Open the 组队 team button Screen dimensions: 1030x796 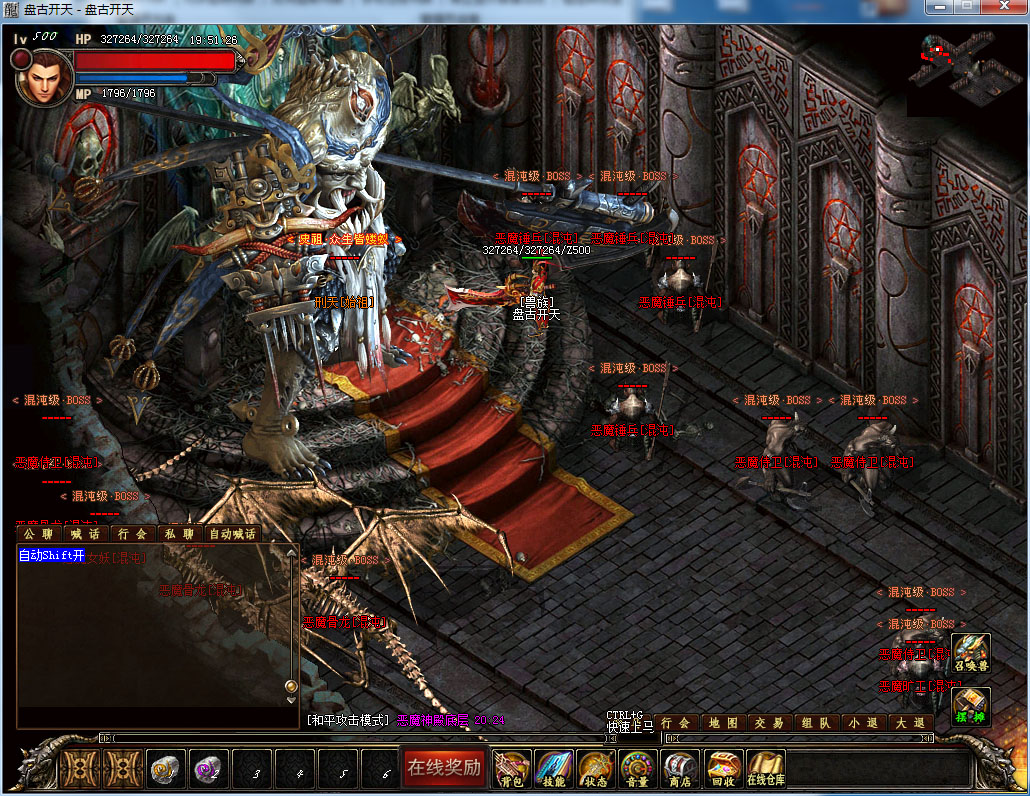click(815, 722)
